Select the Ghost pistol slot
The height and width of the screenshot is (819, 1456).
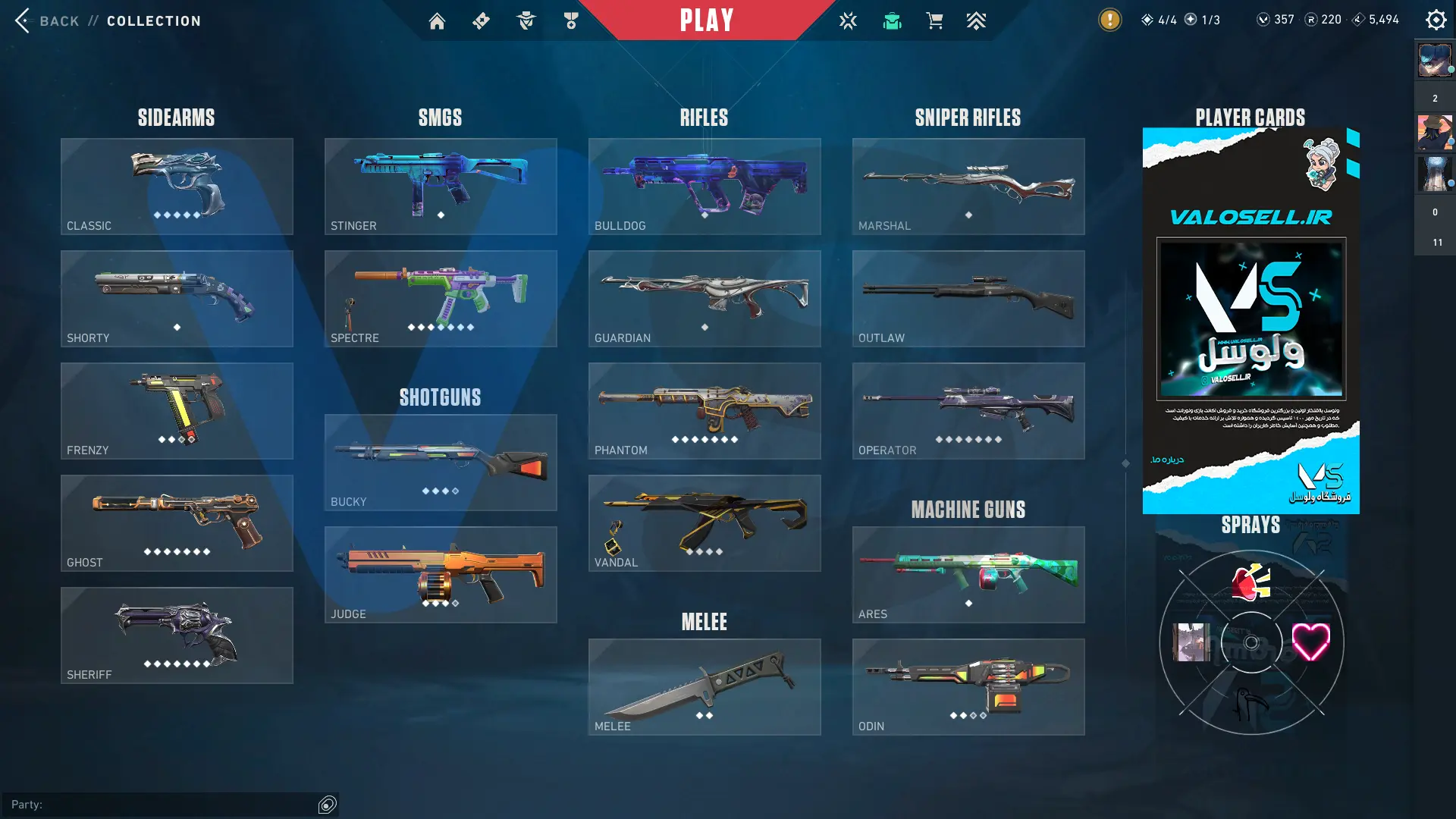[177, 523]
